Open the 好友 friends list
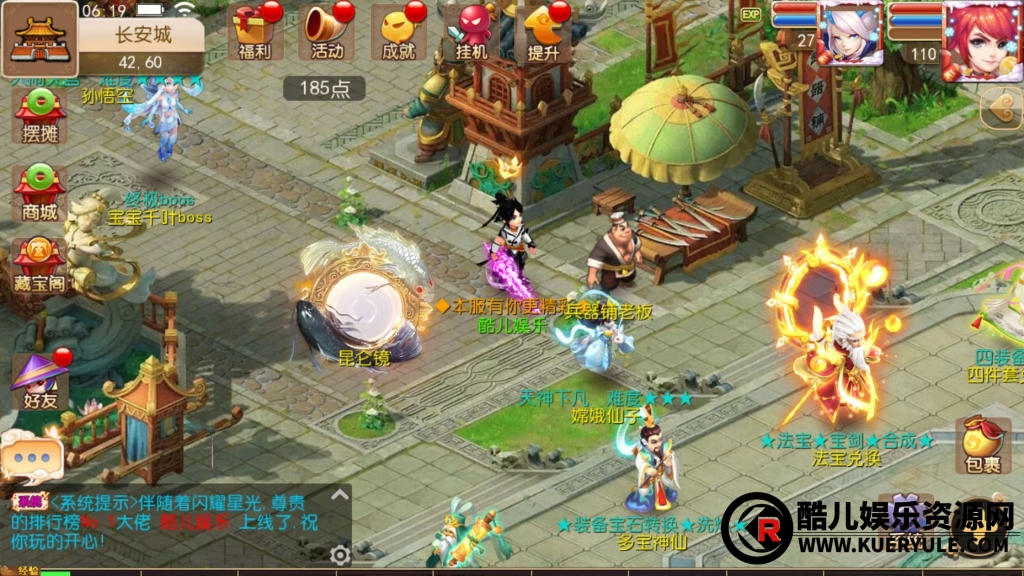 click(41, 382)
